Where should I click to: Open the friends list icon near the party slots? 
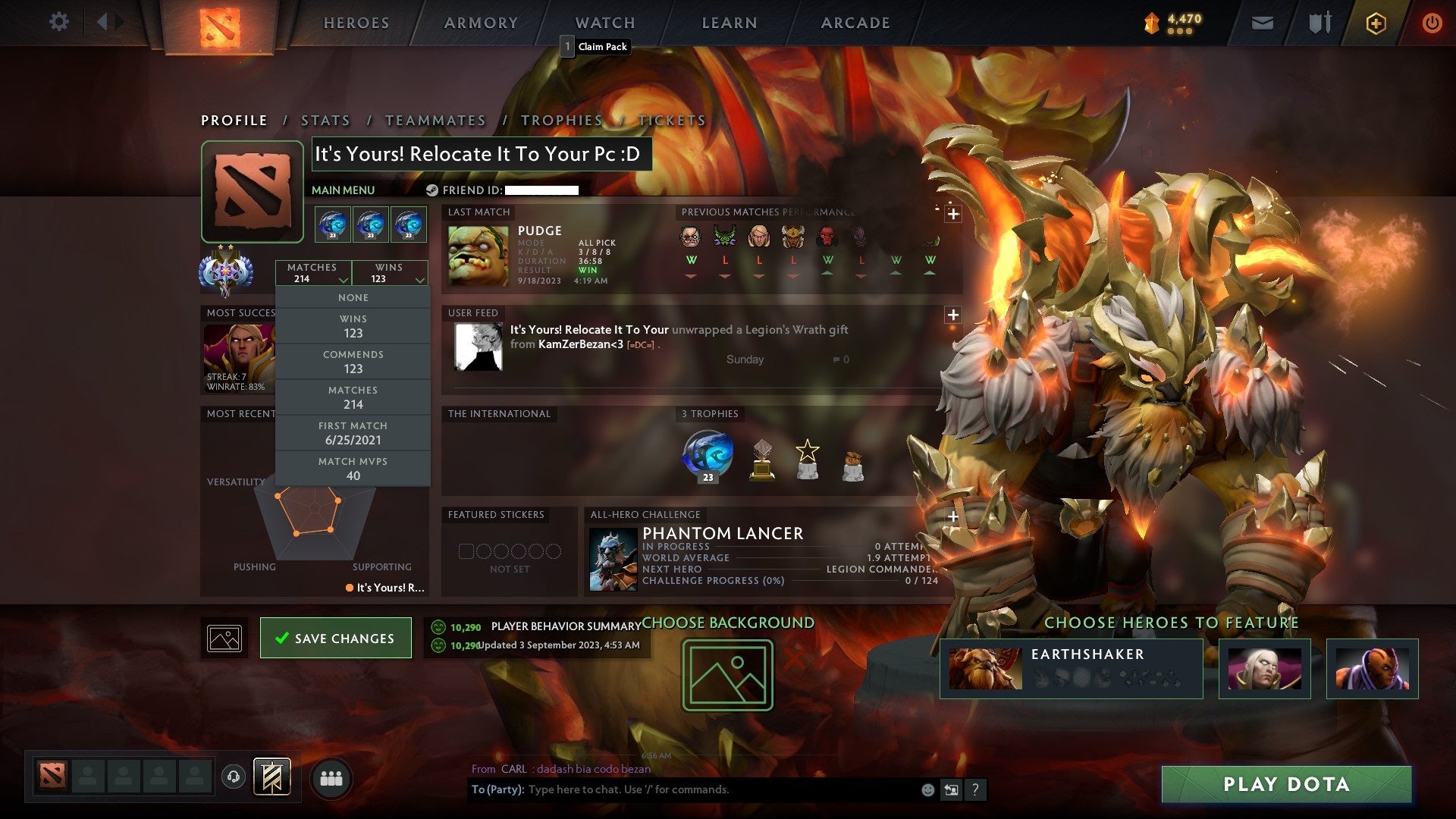332,778
